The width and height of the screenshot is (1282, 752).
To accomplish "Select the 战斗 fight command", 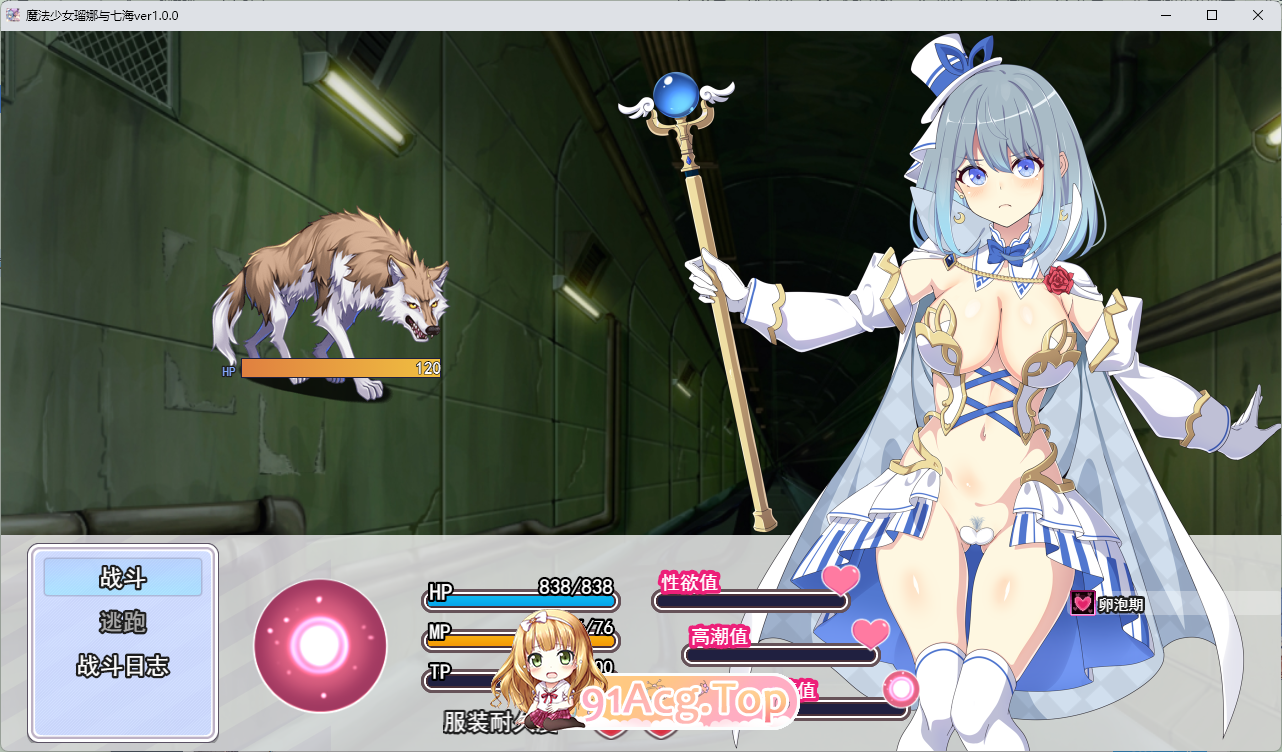I will 123,577.
